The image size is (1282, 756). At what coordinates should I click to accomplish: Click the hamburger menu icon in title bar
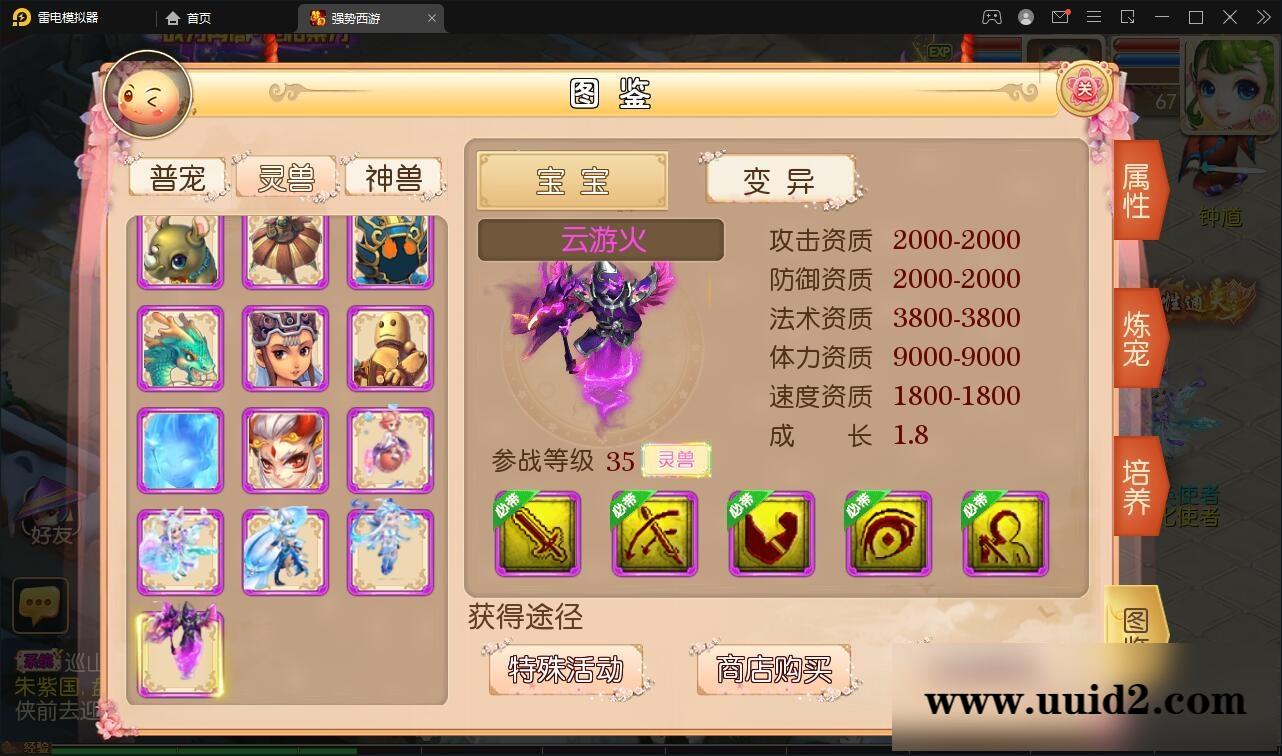click(x=1094, y=17)
